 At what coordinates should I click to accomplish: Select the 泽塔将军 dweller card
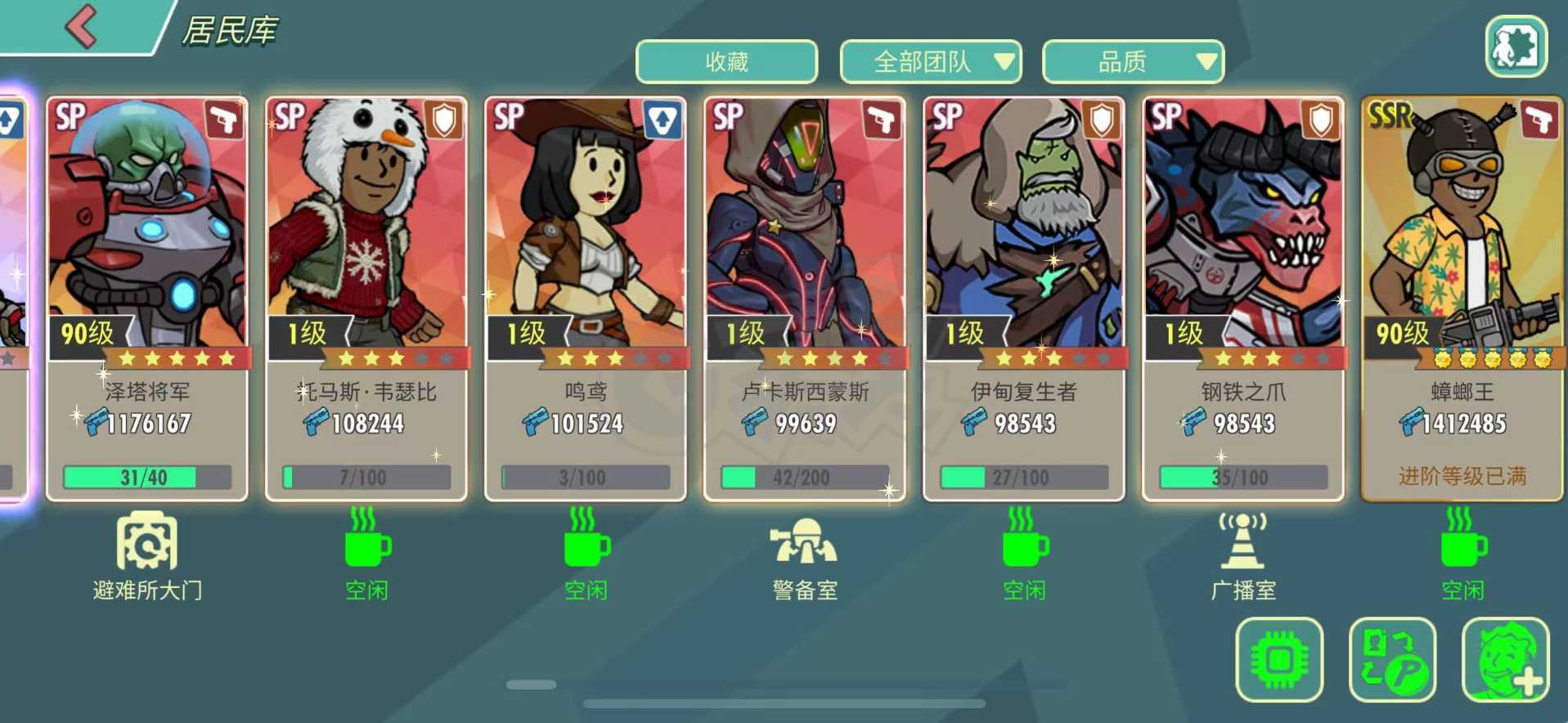pyautogui.click(x=147, y=299)
